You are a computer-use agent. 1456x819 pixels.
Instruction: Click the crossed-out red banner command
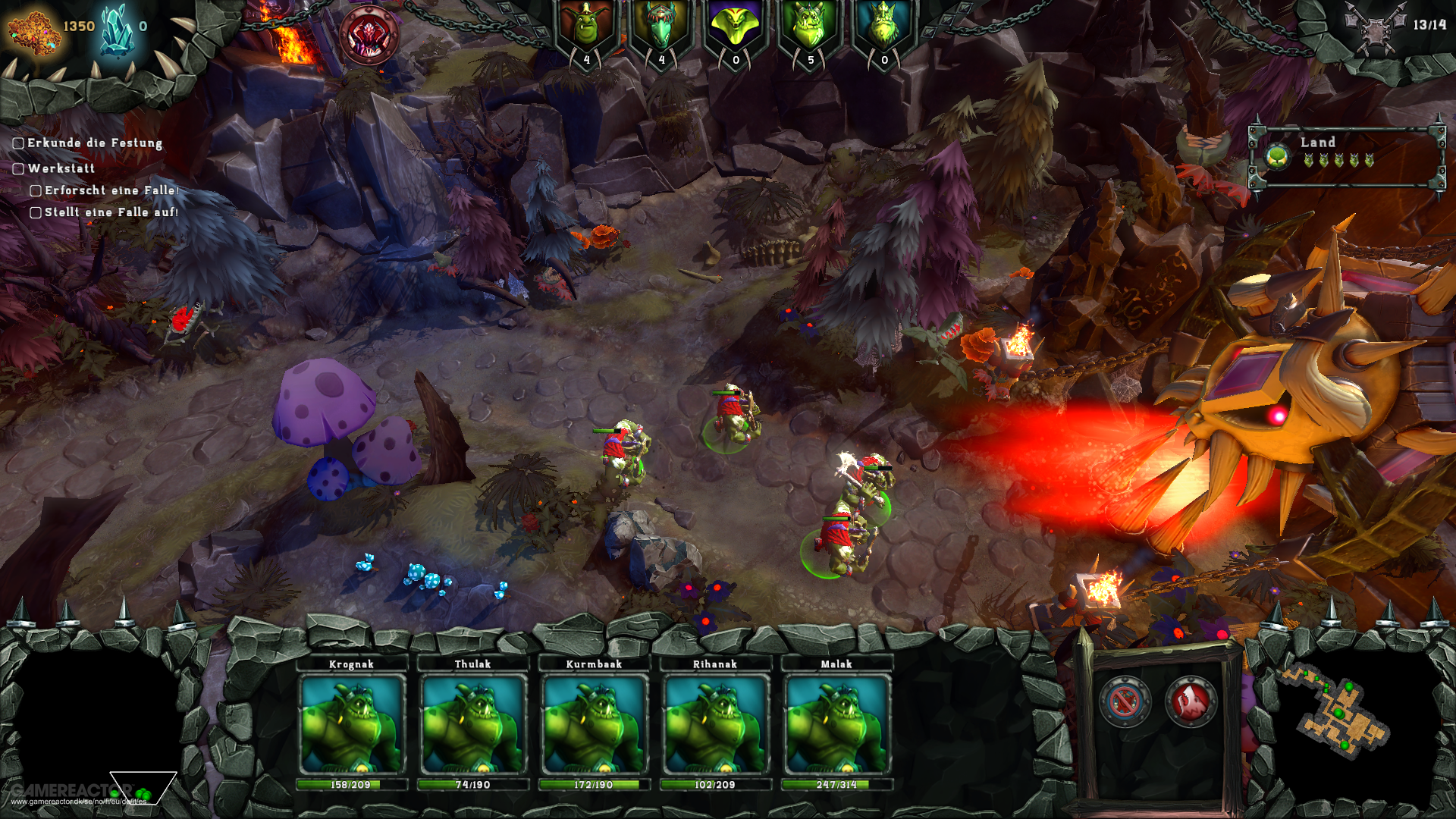[x=1125, y=701]
